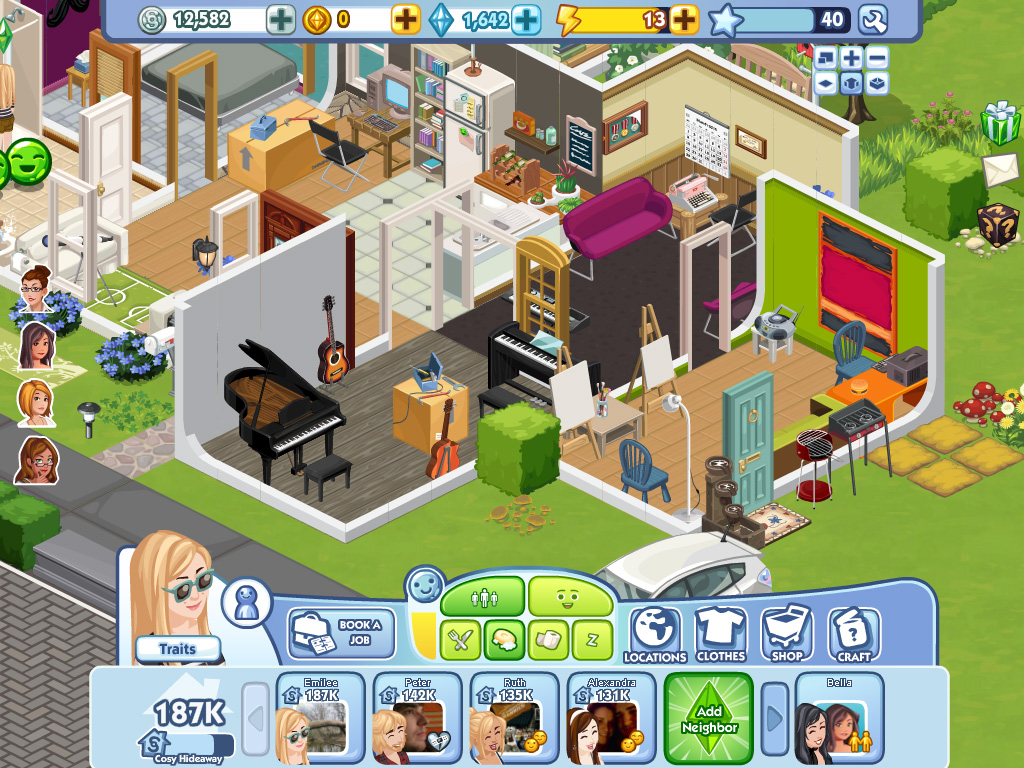Open the Clothes wardrobe
This screenshot has width=1024, height=768.
[720, 634]
